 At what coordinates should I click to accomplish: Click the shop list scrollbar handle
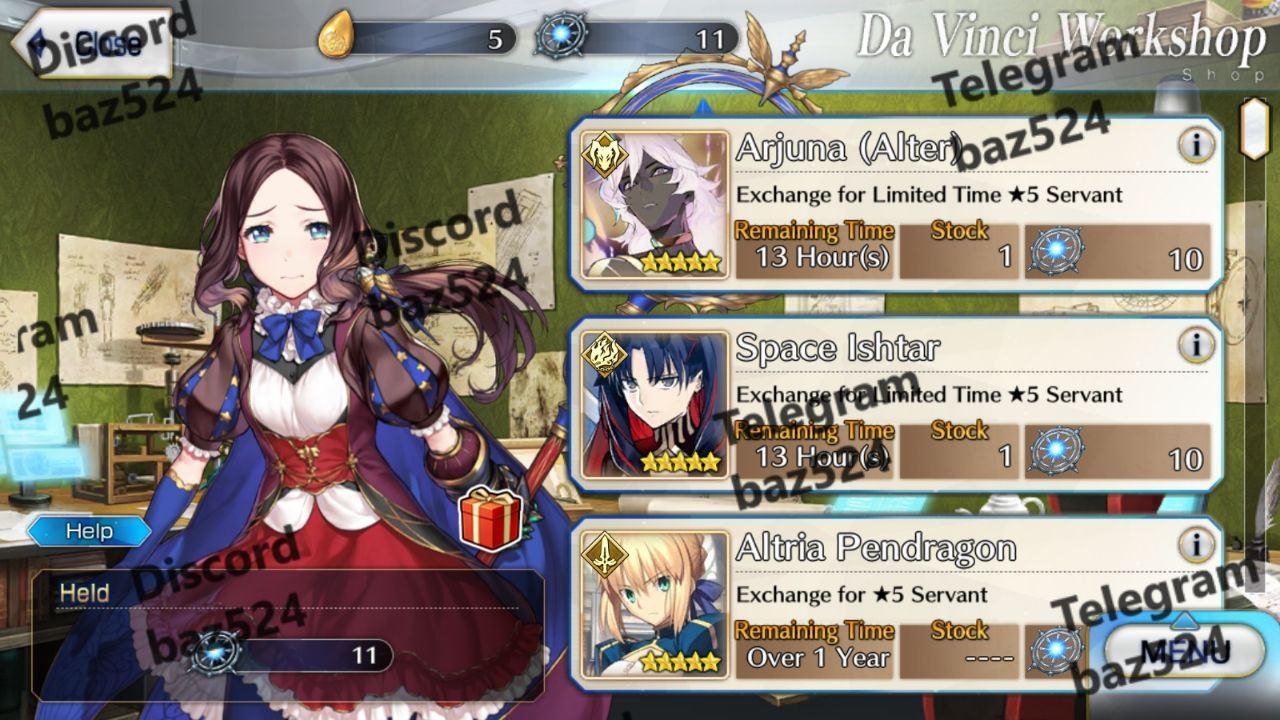click(x=1254, y=128)
